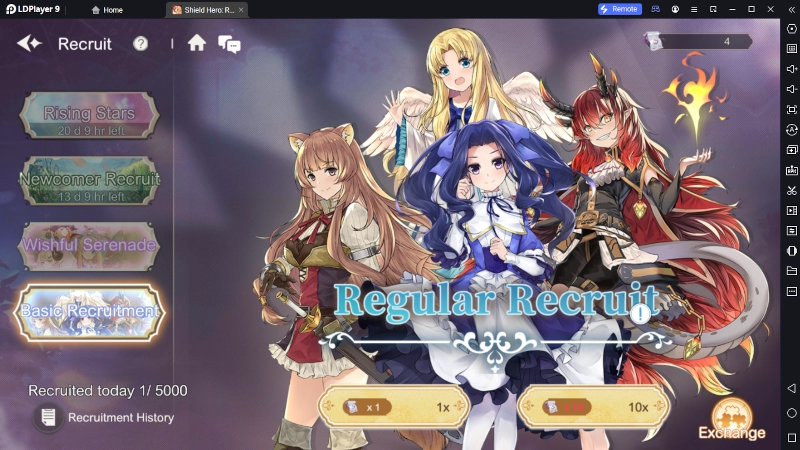Go back using the arrow button
This screenshot has width=800, height=450.
[x=29, y=43]
